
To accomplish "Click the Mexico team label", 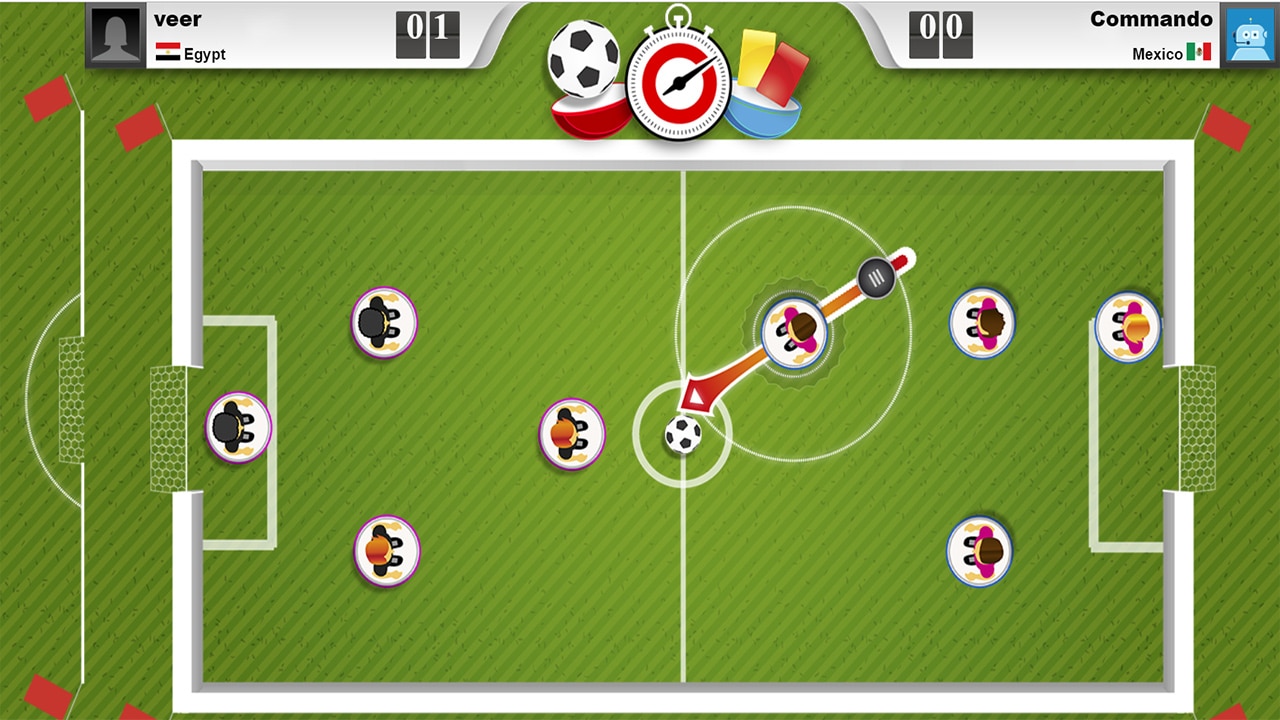I will click(x=1156, y=53).
